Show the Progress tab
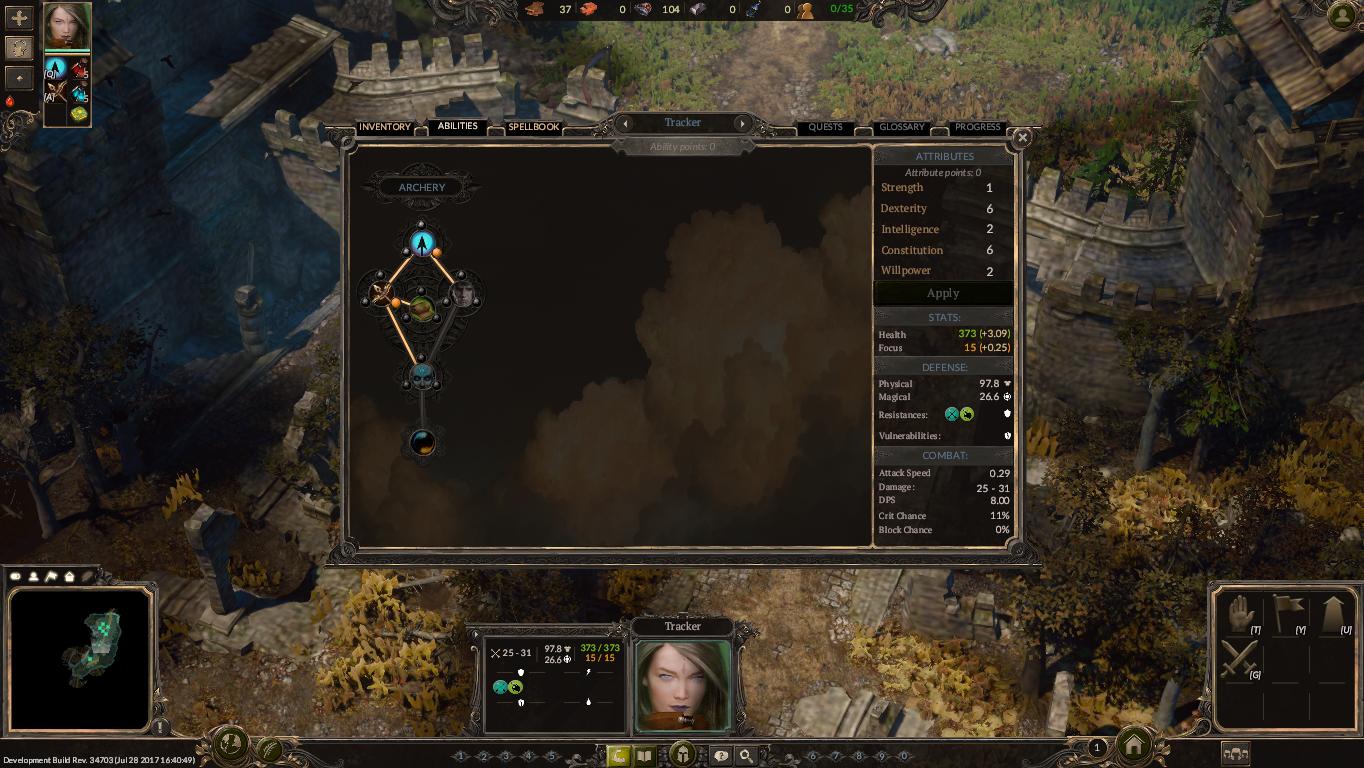This screenshot has height=768, width=1364. tap(977, 127)
